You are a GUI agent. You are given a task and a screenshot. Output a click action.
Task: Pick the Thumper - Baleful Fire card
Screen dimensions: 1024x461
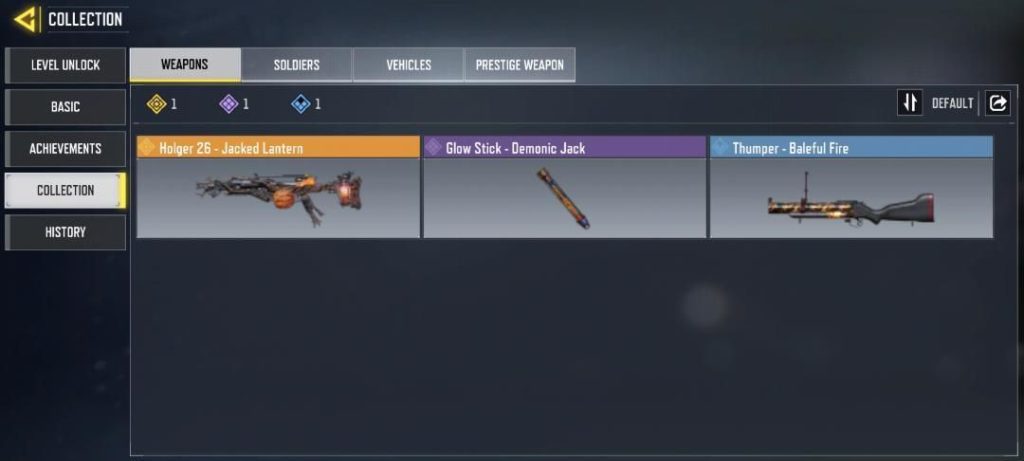pyautogui.click(x=851, y=187)
